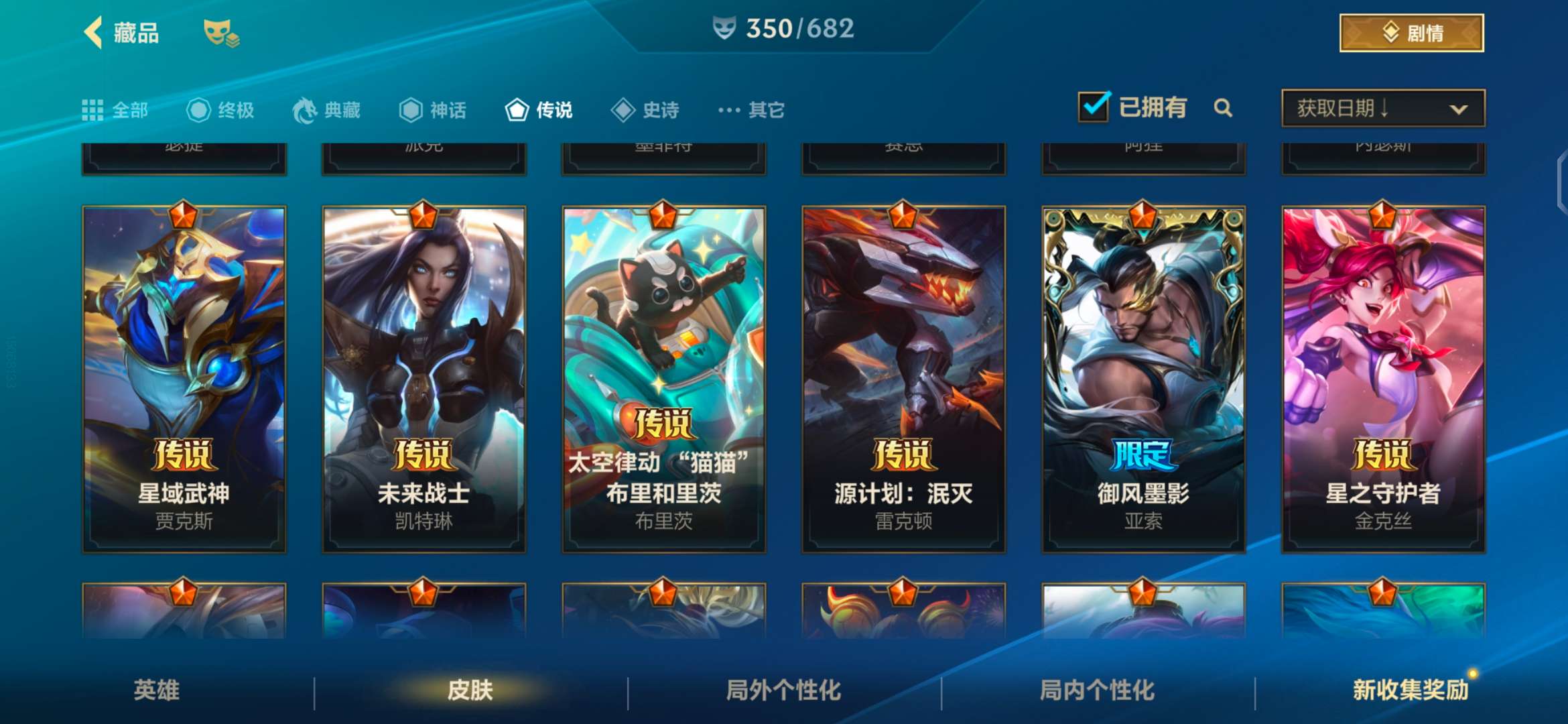Click the magnifying glass search icon
Screen dimensions: 1568x724
(1223, 108)
